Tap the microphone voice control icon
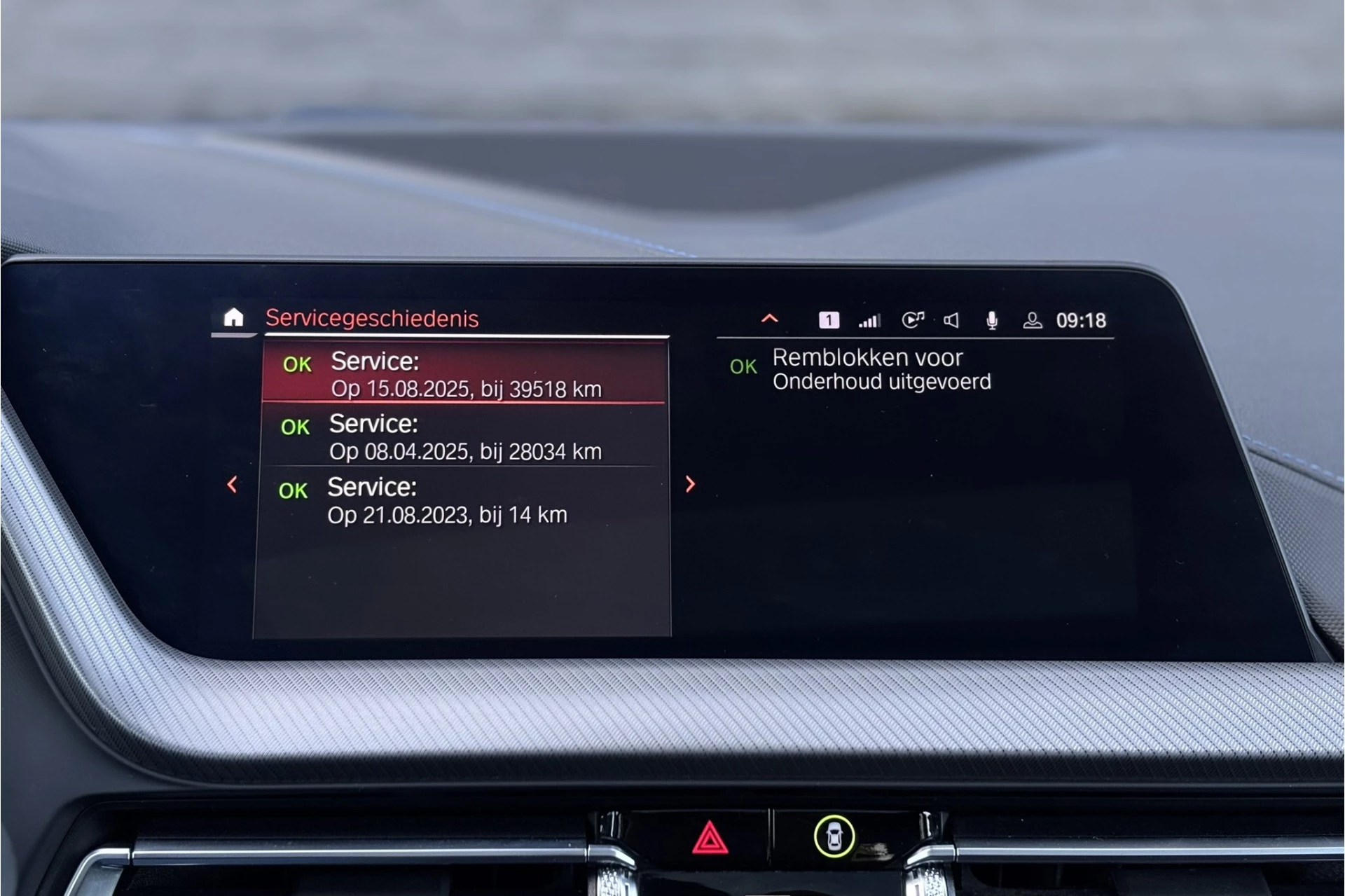The width and height of the screenshot is (1345, 896). [x=992, y=320]
